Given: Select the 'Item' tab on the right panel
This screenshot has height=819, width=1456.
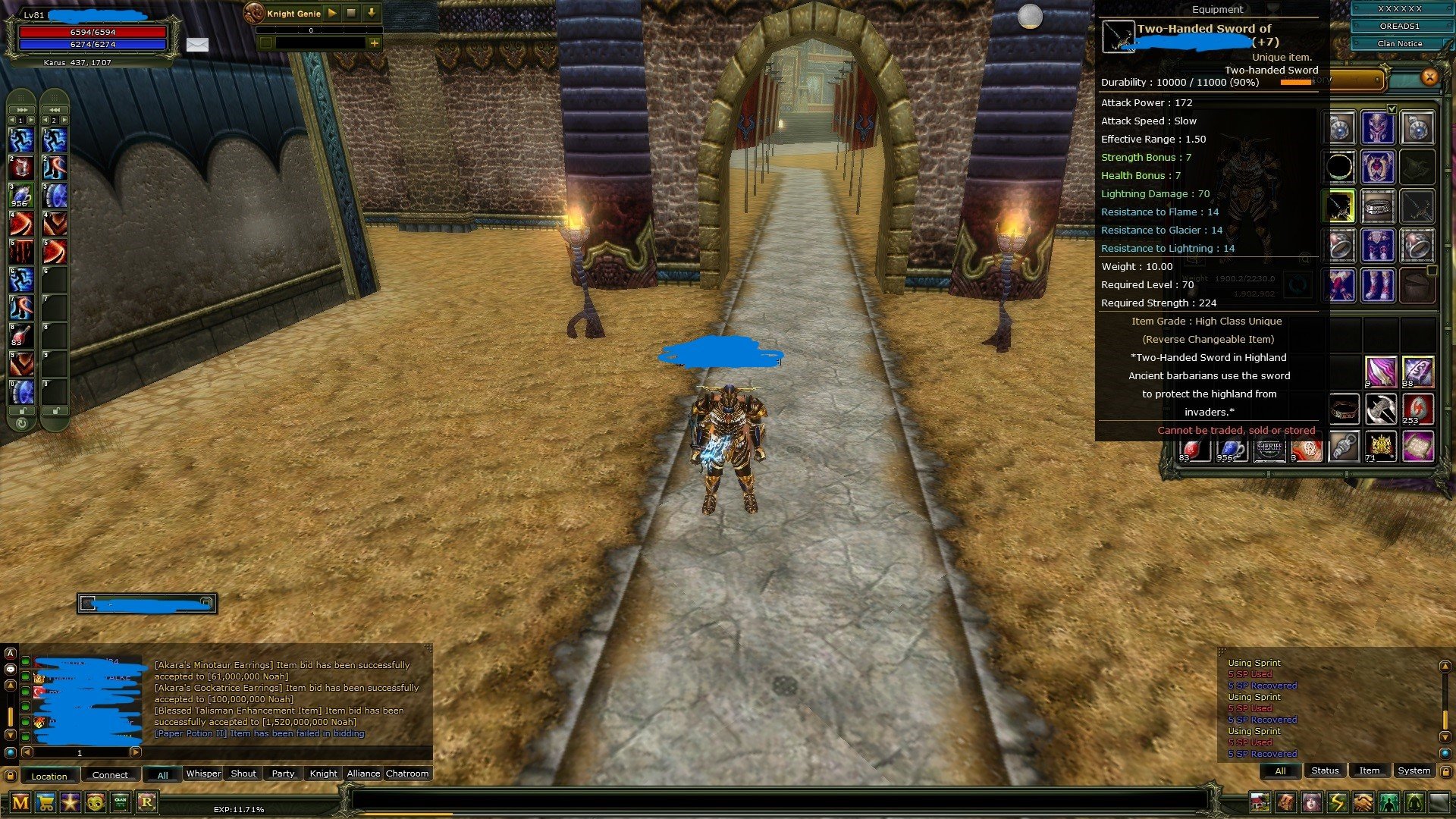Looking at the screenshot, I should (1370, 770).
